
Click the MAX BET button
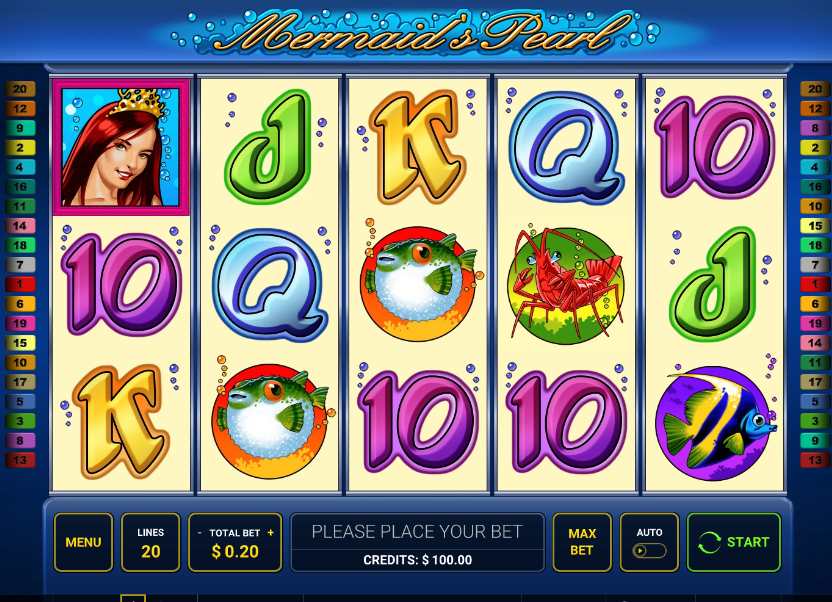(x=582, y=542)
